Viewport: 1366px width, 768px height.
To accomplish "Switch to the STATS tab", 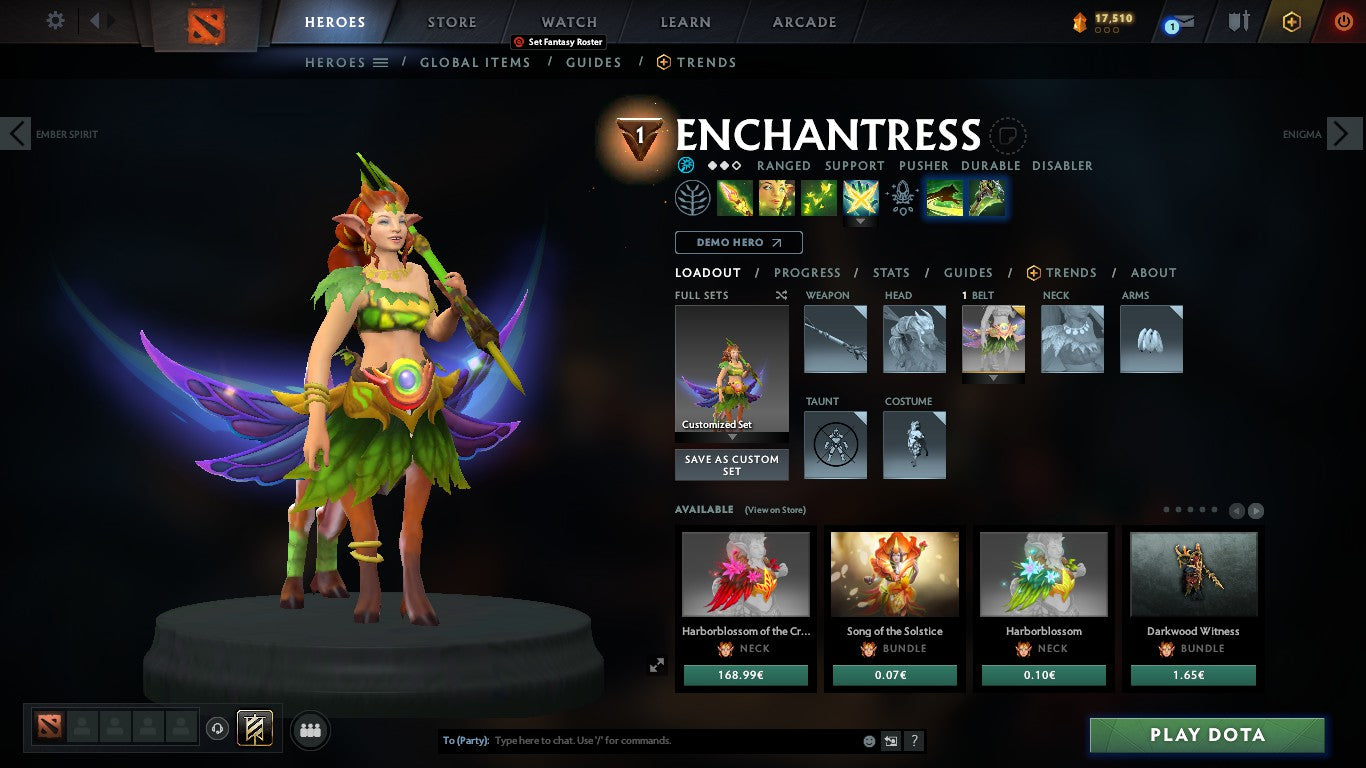I will coord(890,272).
